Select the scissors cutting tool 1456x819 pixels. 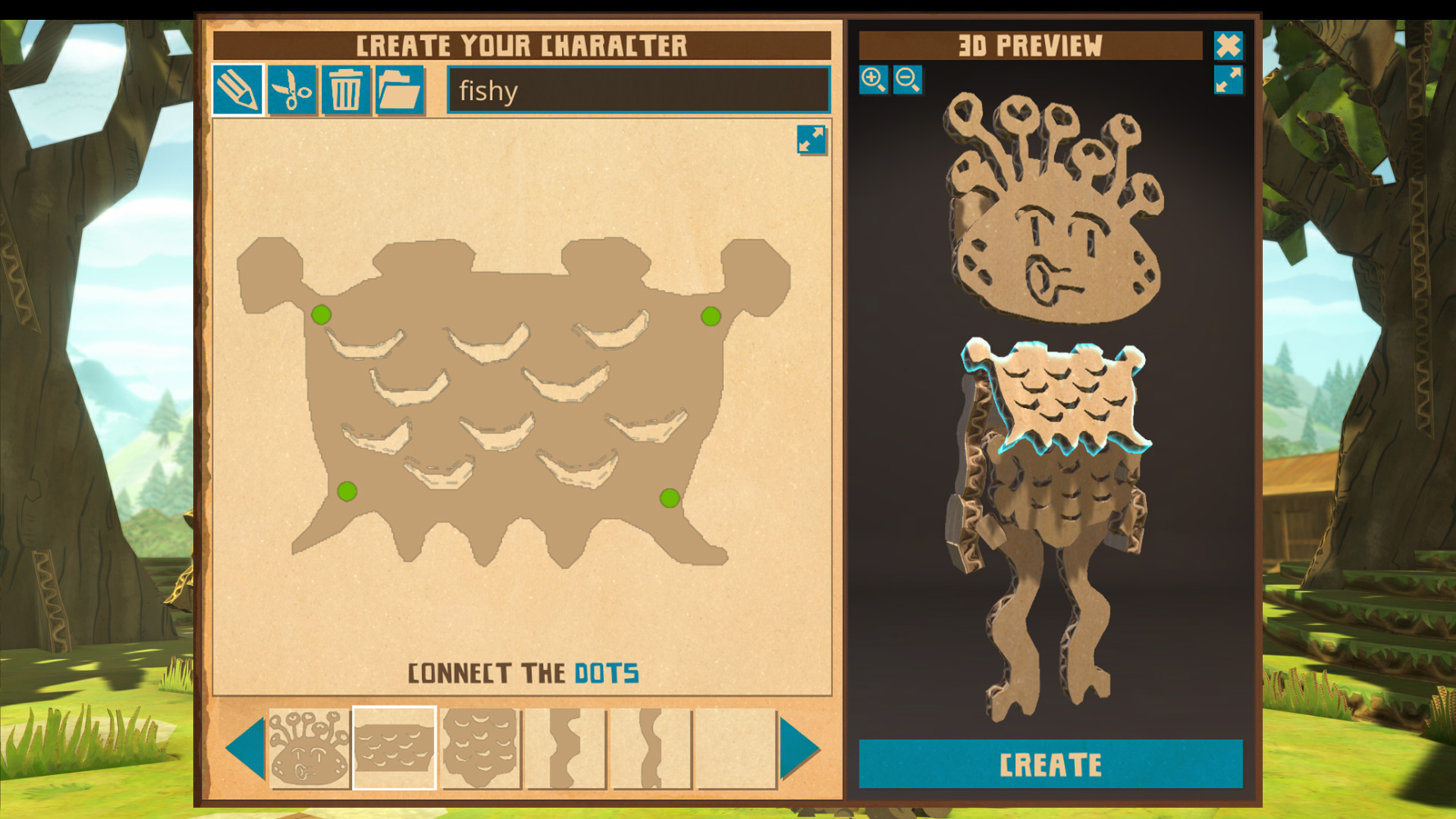[293, 91]
